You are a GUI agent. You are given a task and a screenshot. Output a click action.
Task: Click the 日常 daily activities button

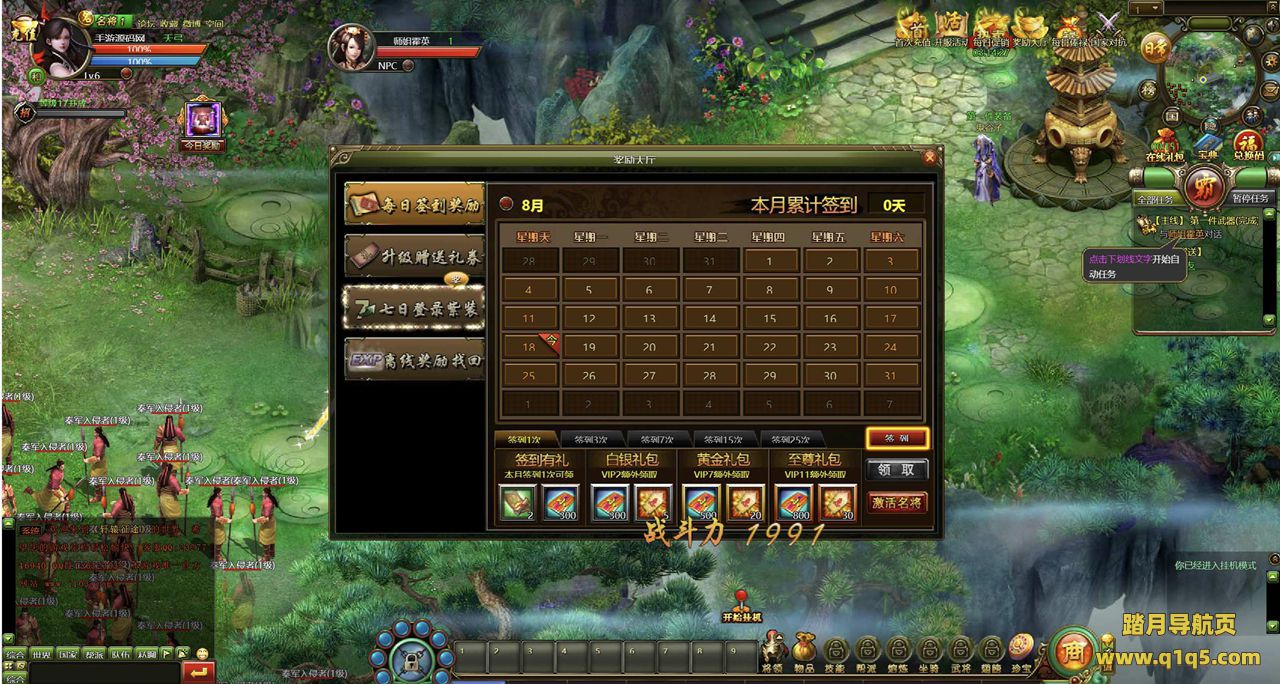point(1155,47)
